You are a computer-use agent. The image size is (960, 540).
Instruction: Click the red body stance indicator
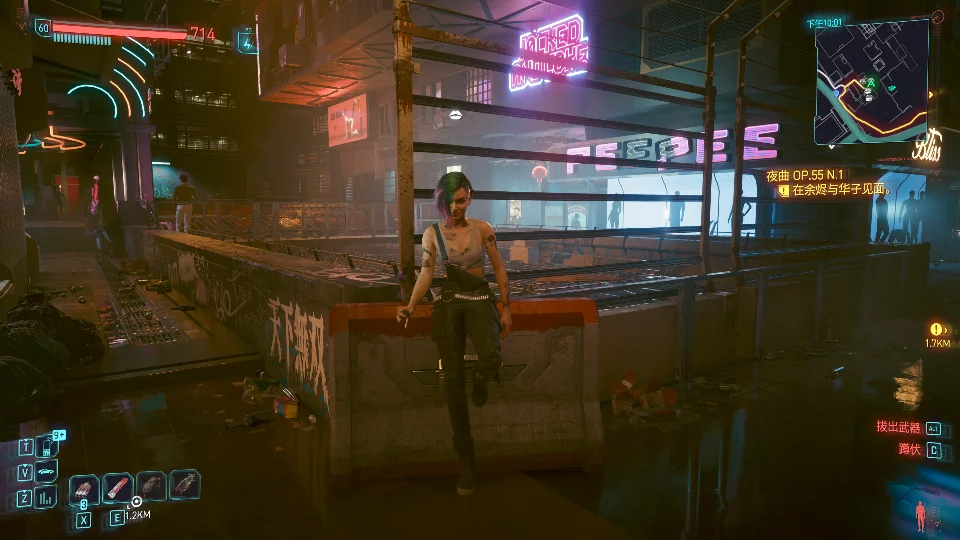(920, 516)
